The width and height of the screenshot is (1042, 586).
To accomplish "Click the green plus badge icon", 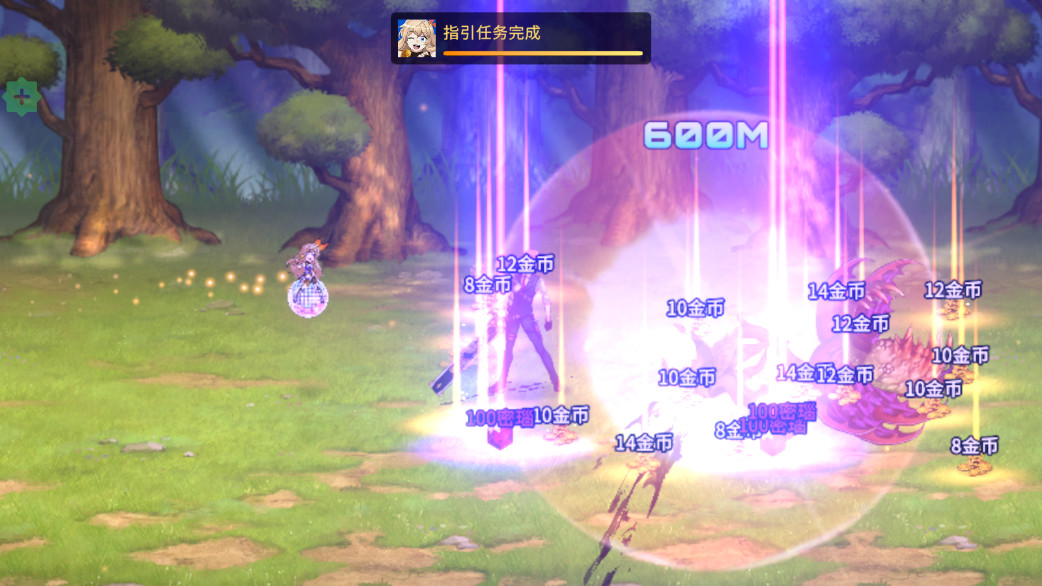I will click(x=21, y=97).
